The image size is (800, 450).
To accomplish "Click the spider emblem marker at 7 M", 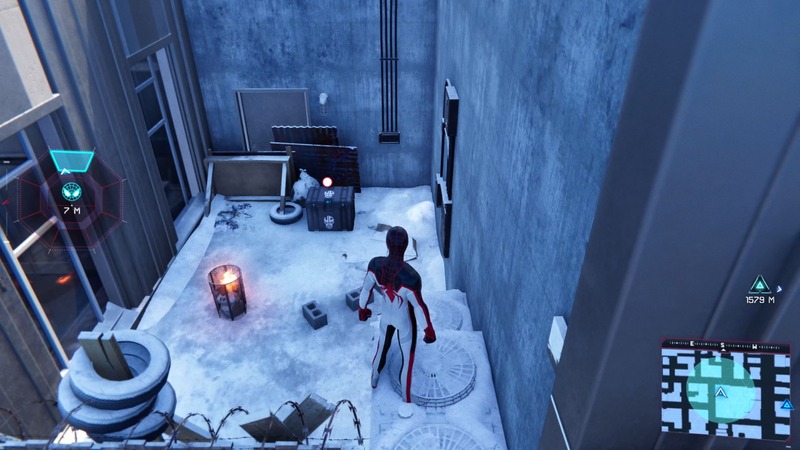I will [71, 190].
